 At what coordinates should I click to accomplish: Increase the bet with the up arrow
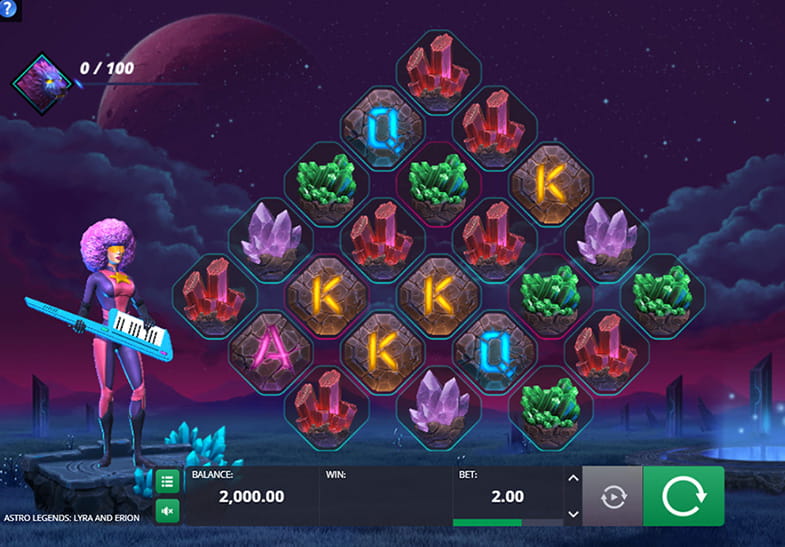572,478
